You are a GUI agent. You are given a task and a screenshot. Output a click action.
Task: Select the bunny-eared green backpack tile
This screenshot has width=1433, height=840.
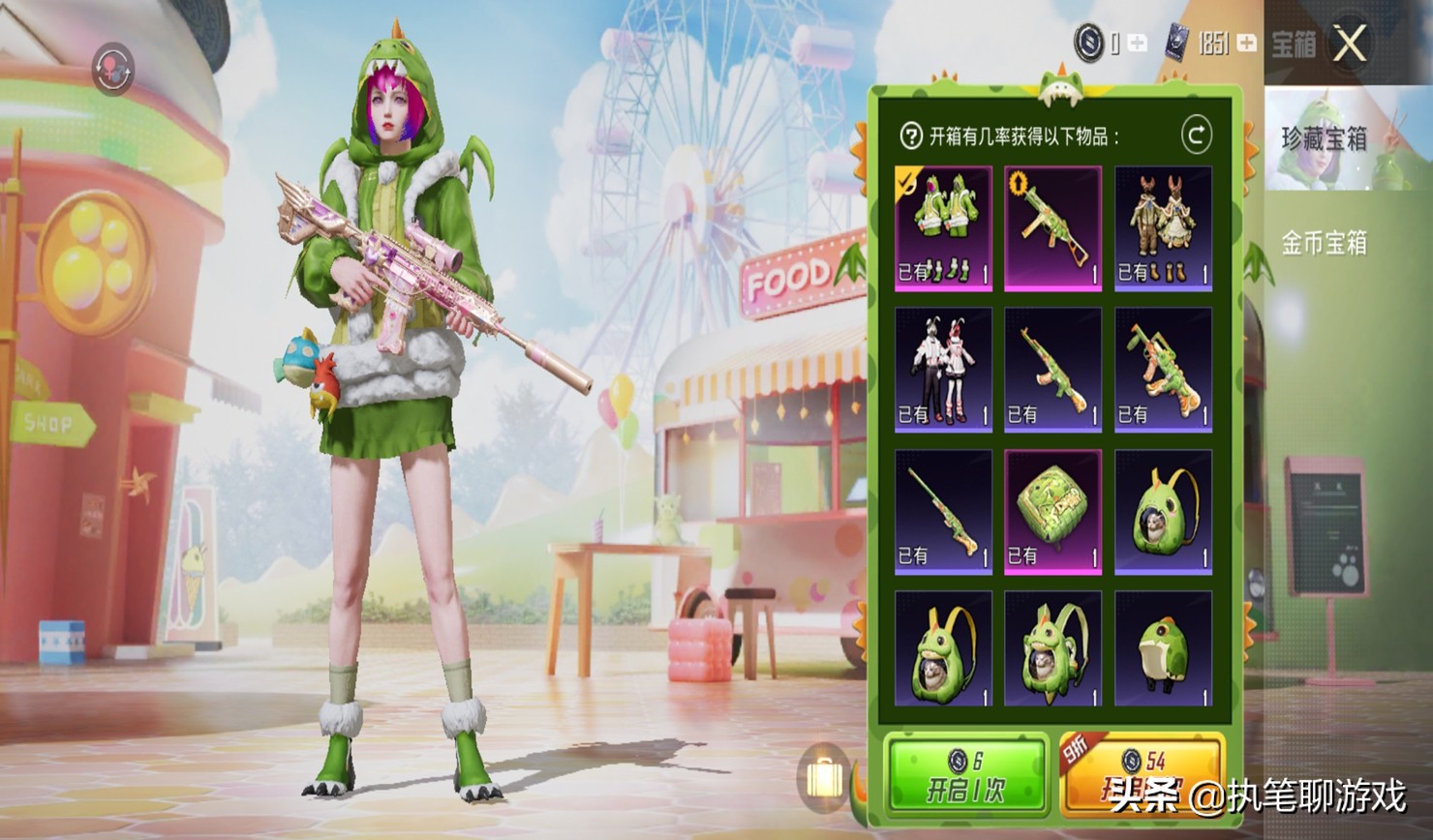[x=943, y=648]
